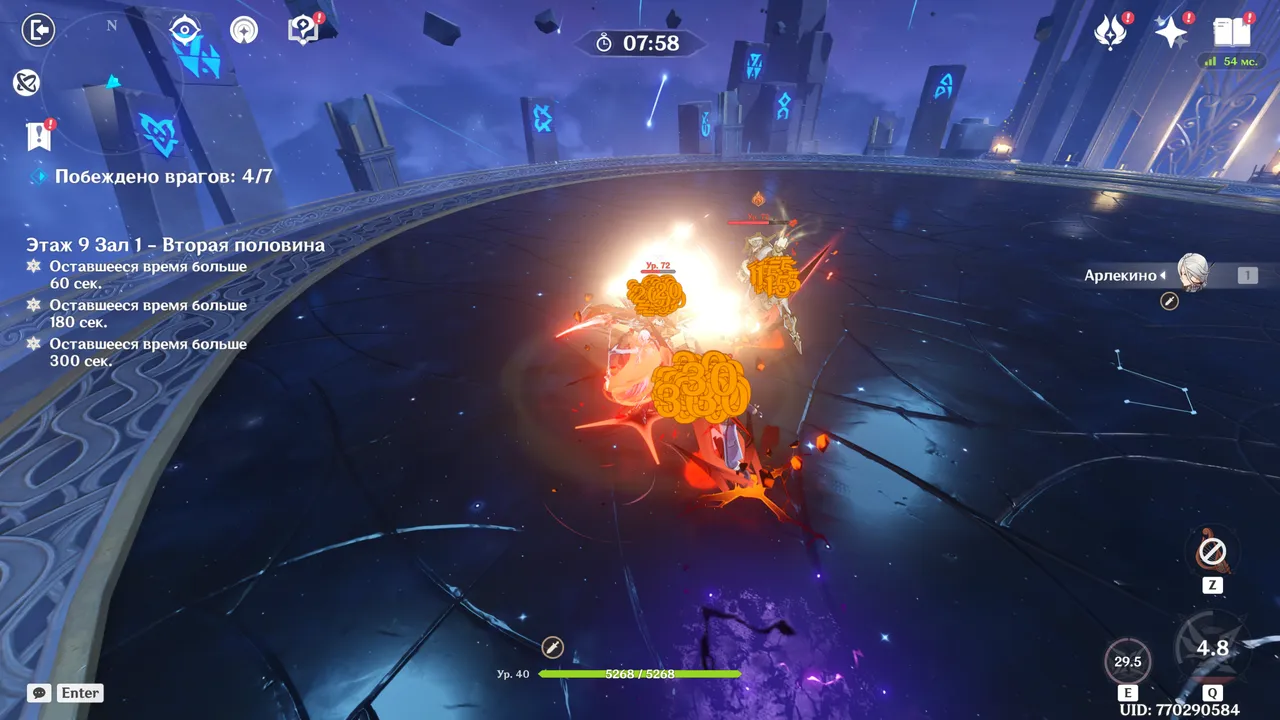Use the disabled lyre gadget icon
Viewport: 1280px width, 720px height.
[1212, 551]
